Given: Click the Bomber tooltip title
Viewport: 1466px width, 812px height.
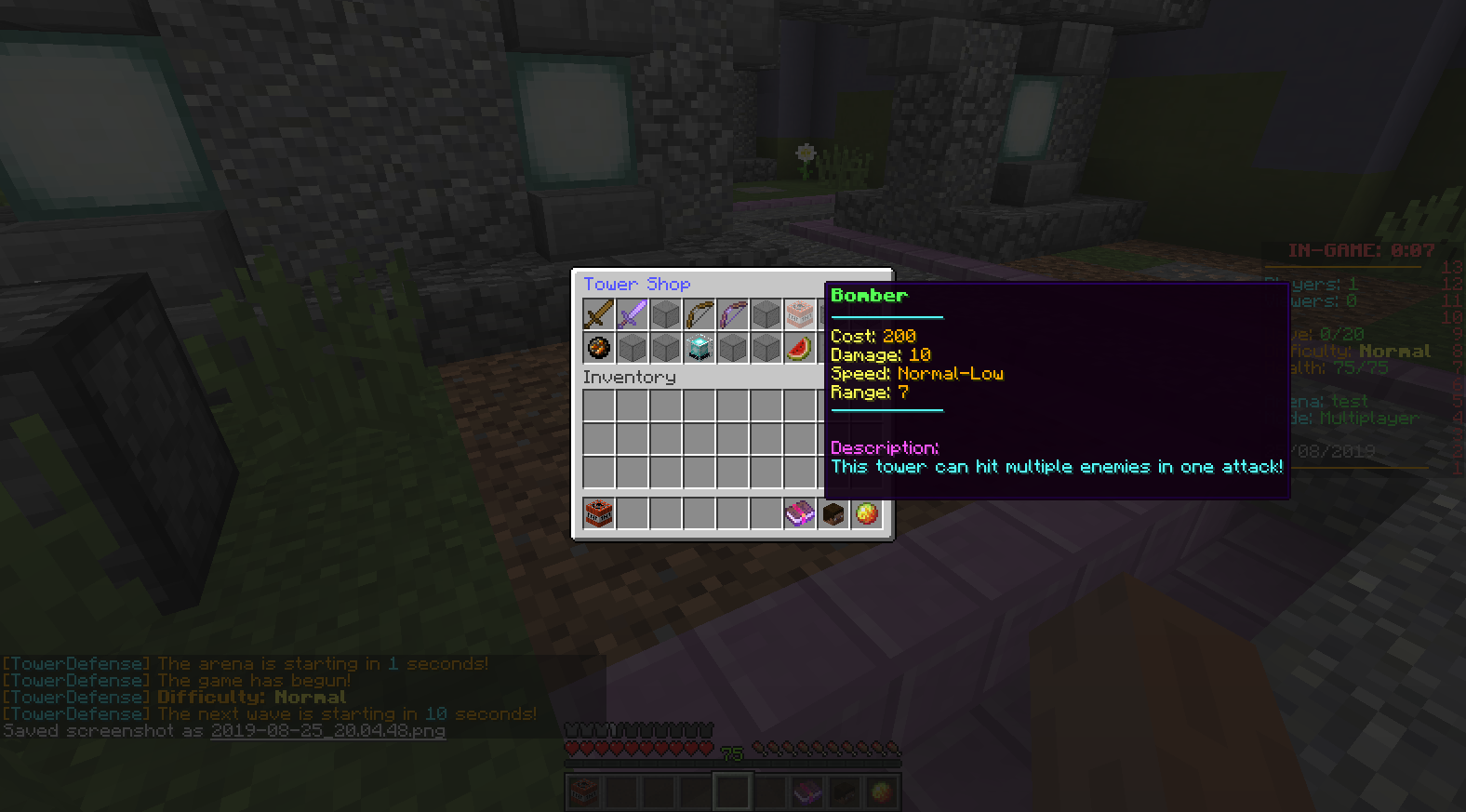Looking at the screenshot, I should tap(868, 295).
